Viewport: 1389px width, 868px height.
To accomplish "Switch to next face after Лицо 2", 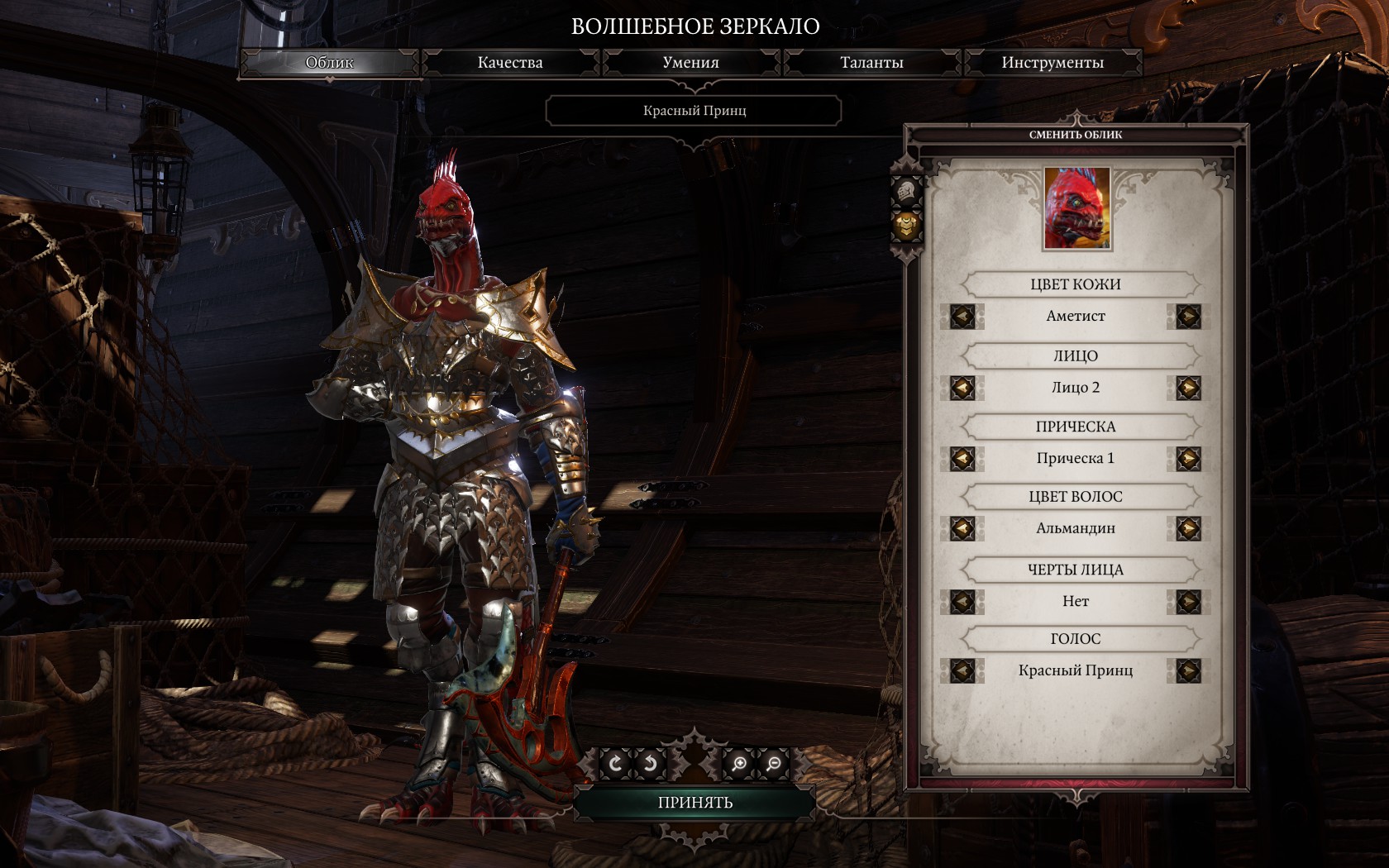I will pos(1188,388).
